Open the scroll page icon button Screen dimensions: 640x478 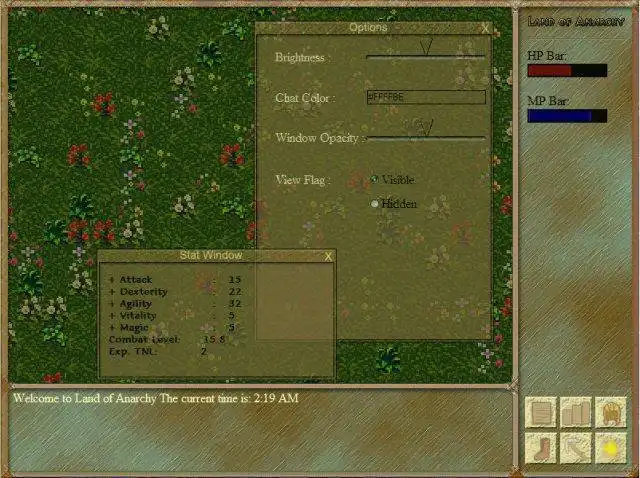[x=542, y=412]
